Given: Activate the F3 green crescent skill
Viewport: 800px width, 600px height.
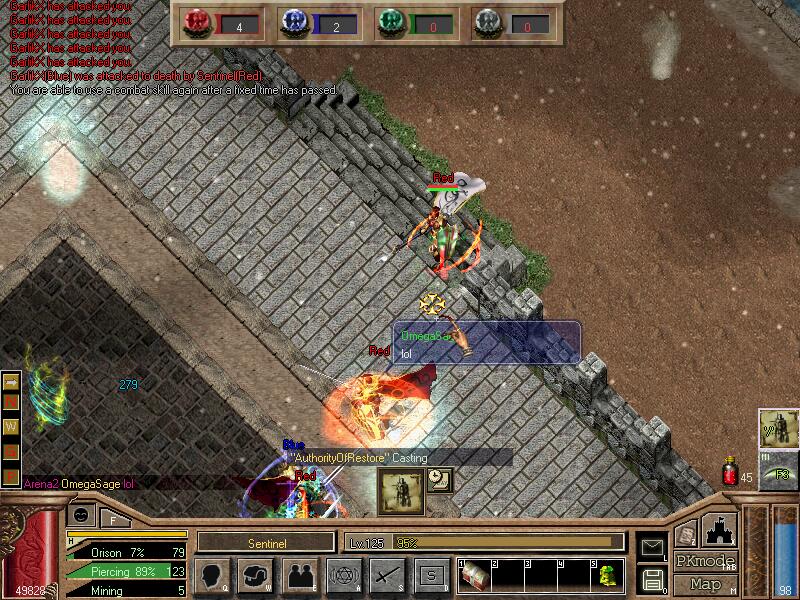Looking at the screenshot, I should [x=779, y=471].
